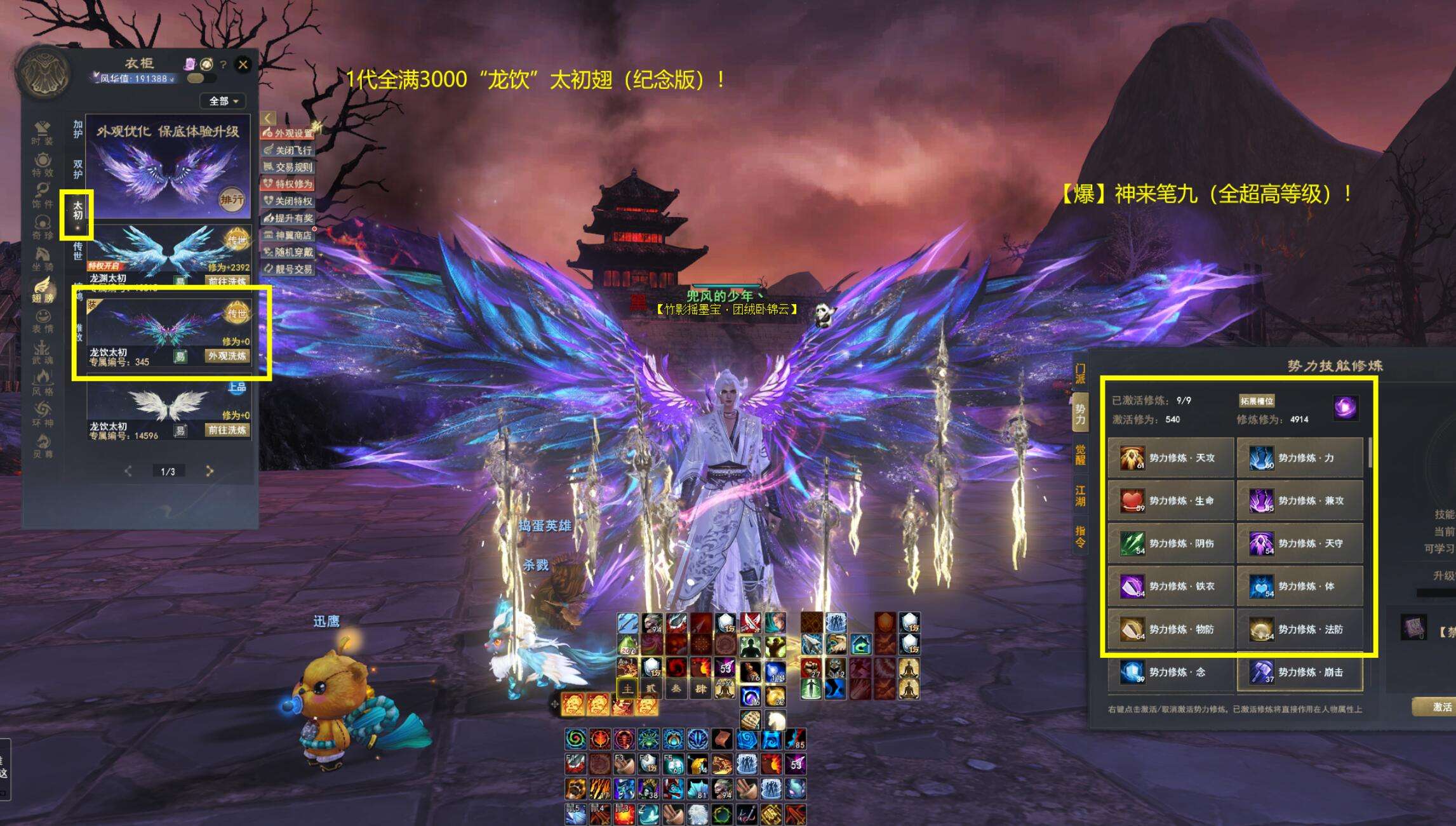1456x826 pixels.
Task: Choose 随机穿戴 random wear
Action: tap(288, 252)
